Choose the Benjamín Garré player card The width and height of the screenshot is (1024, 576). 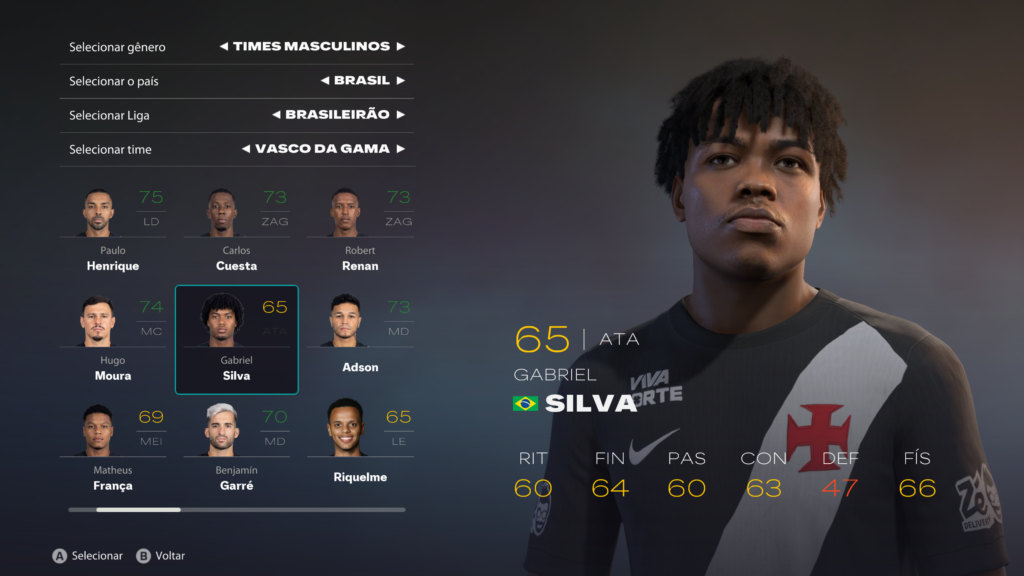point(236,450)
